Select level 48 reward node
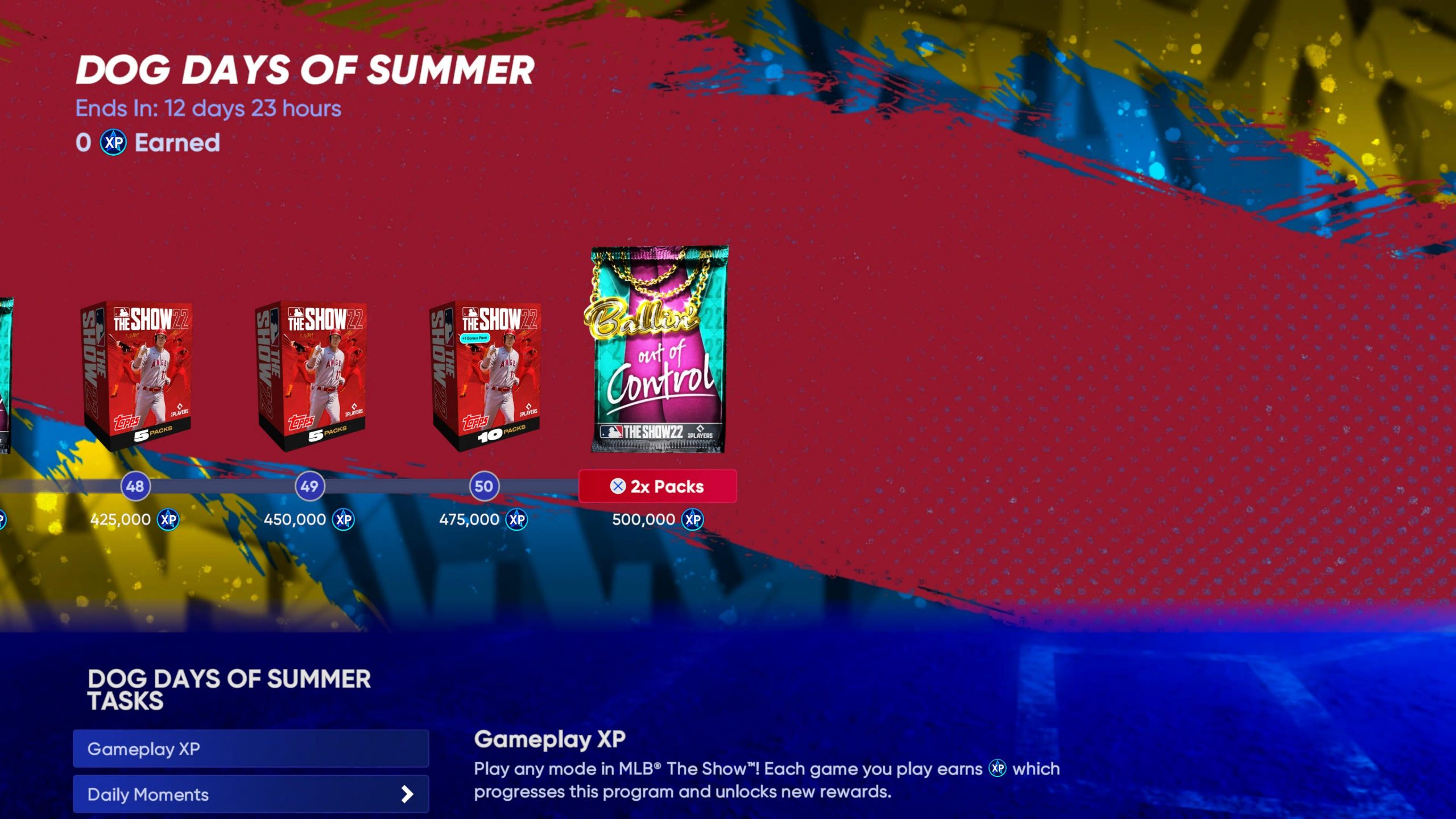 click(x=135, y=486)
